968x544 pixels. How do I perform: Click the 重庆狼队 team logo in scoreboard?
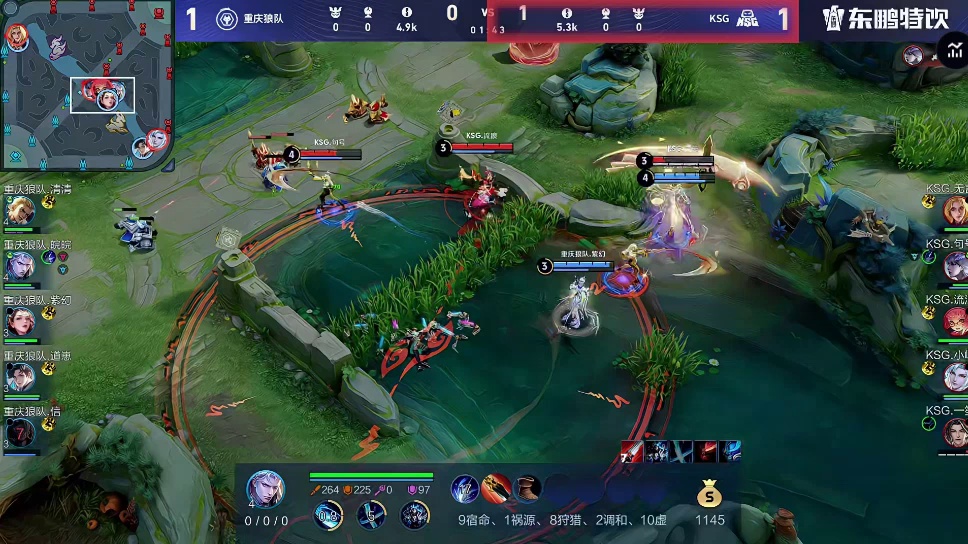pos(227,19)
